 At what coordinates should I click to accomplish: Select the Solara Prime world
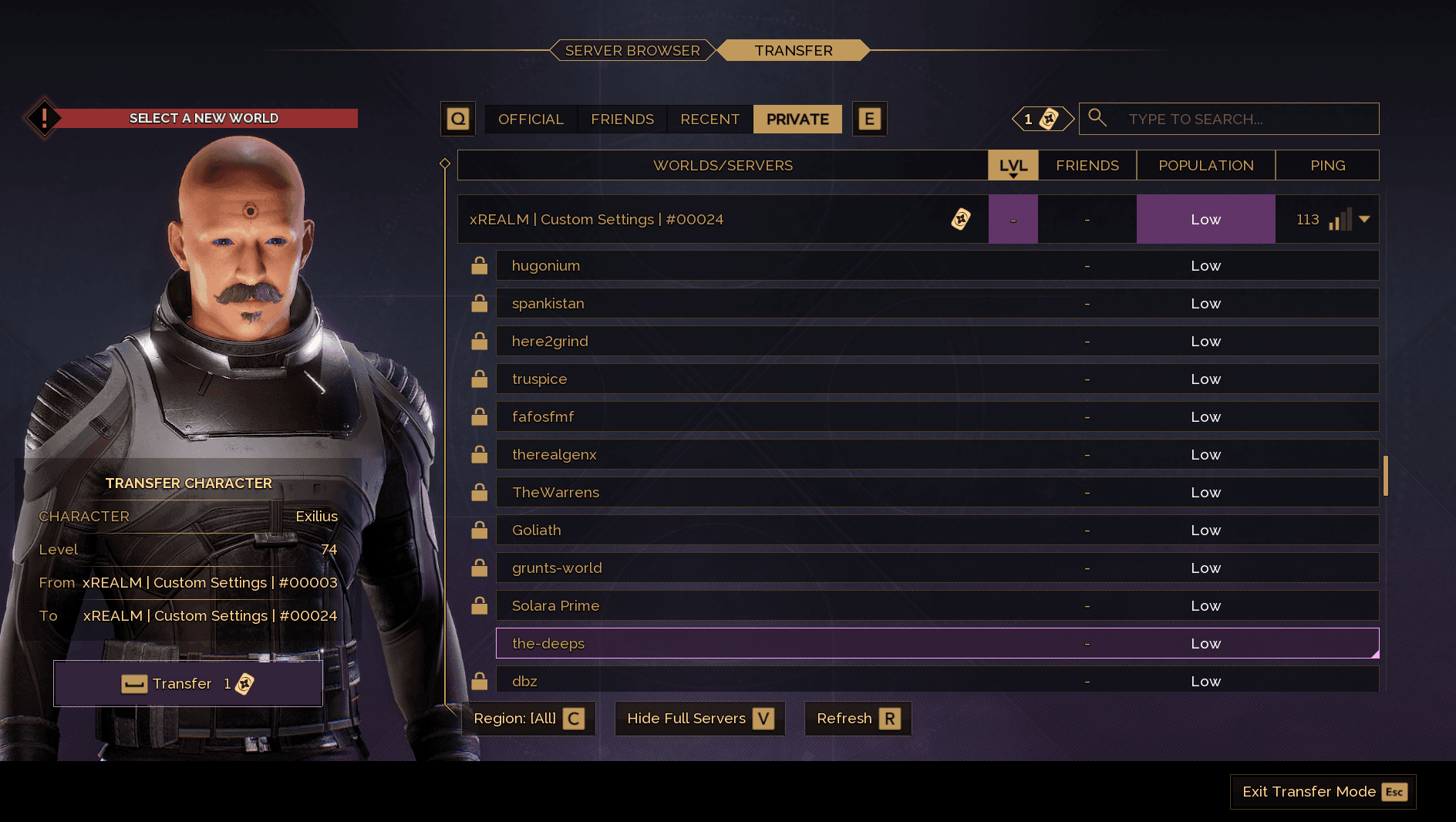pos(771,606)
